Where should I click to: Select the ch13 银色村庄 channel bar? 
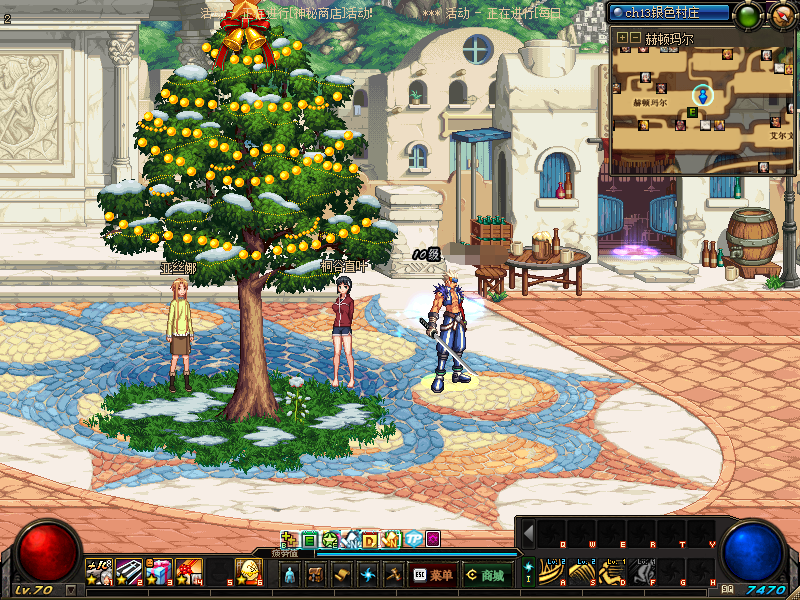coord(668,14)
